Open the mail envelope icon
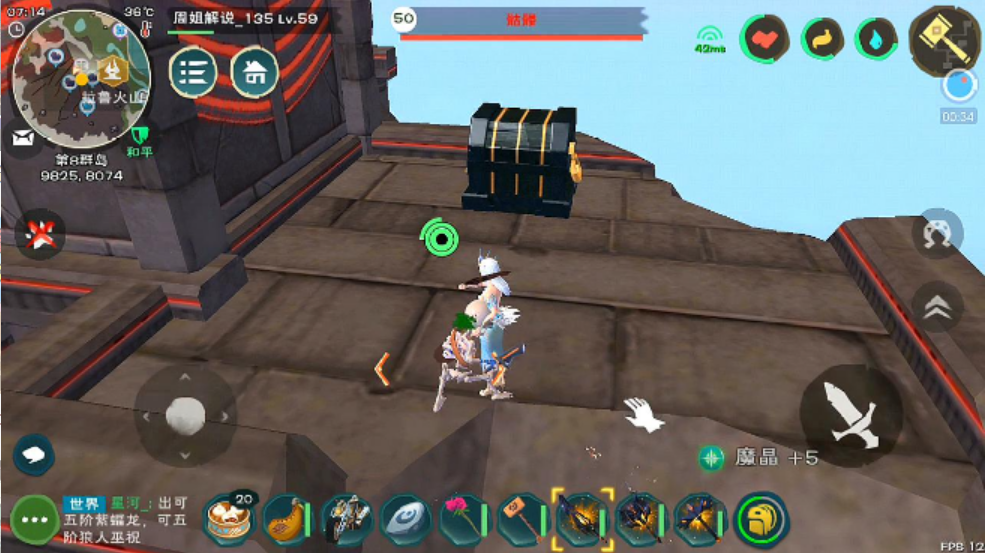Image resolution: width=985 pixels, height=553 pixels. [x=22, y=139]
